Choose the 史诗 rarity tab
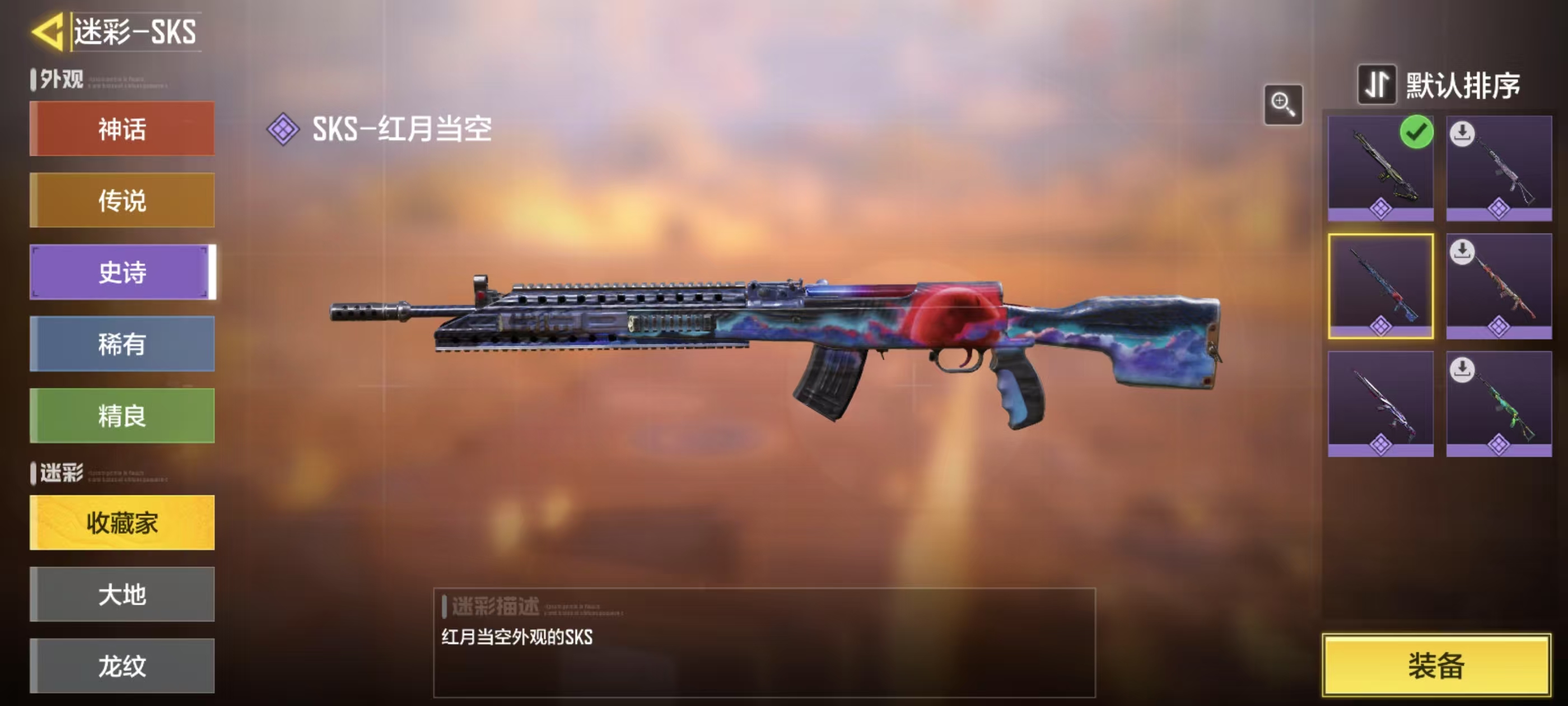1568x706 pixels. point(122,272)
